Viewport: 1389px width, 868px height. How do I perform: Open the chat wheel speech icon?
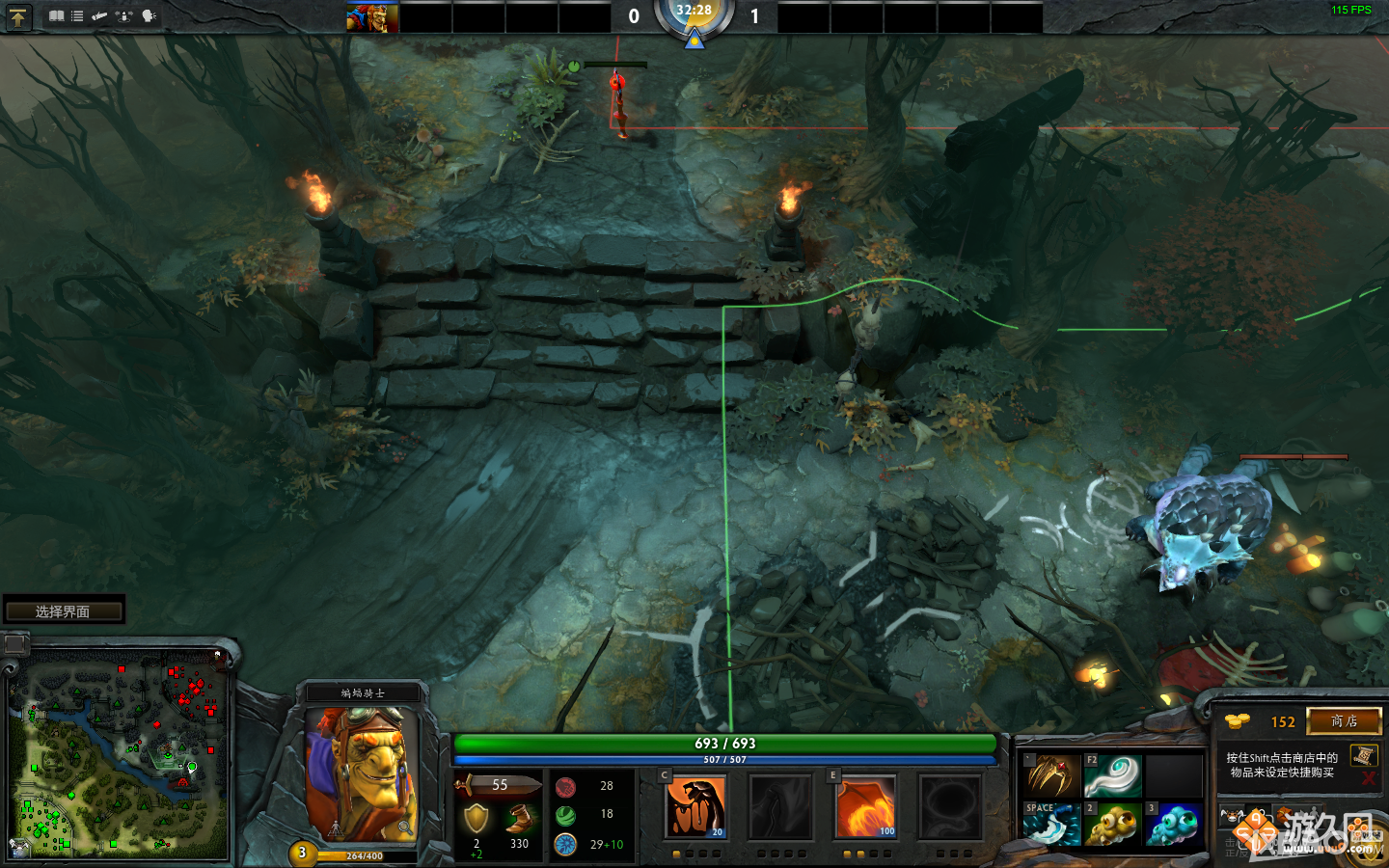tap(148, 15)
